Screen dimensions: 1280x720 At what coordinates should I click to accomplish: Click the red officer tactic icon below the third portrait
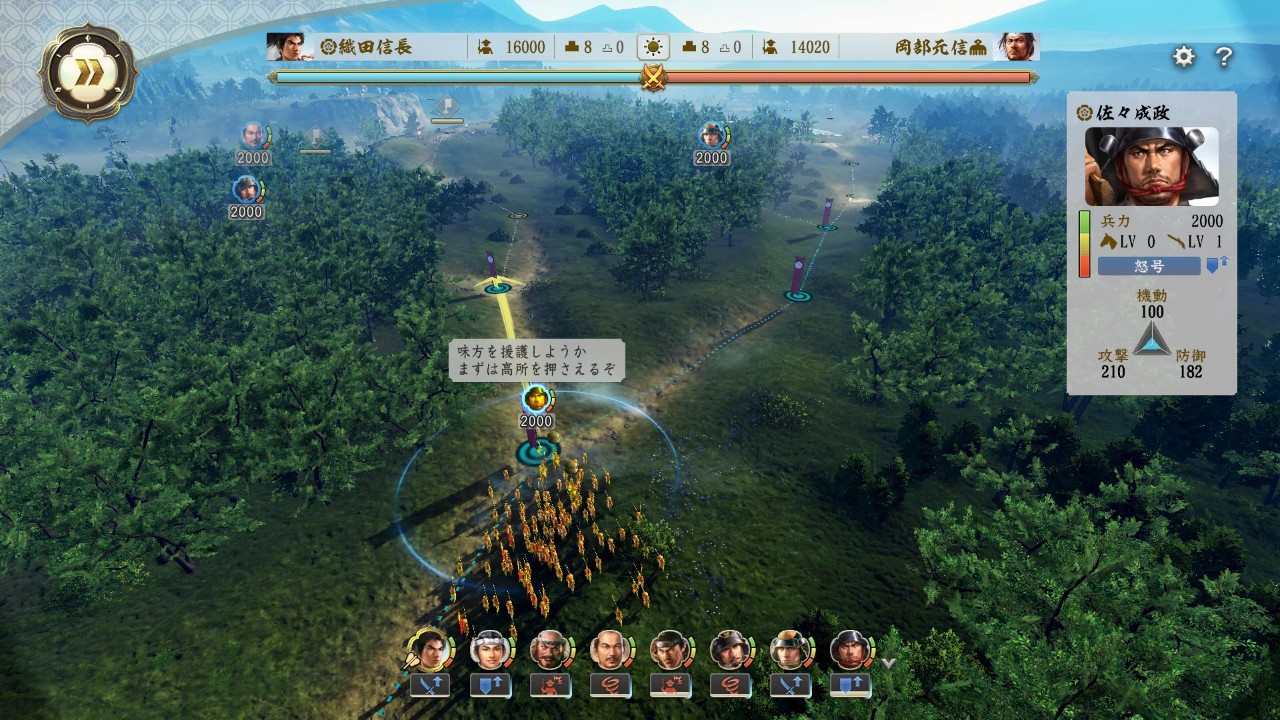tap(549, 686)
